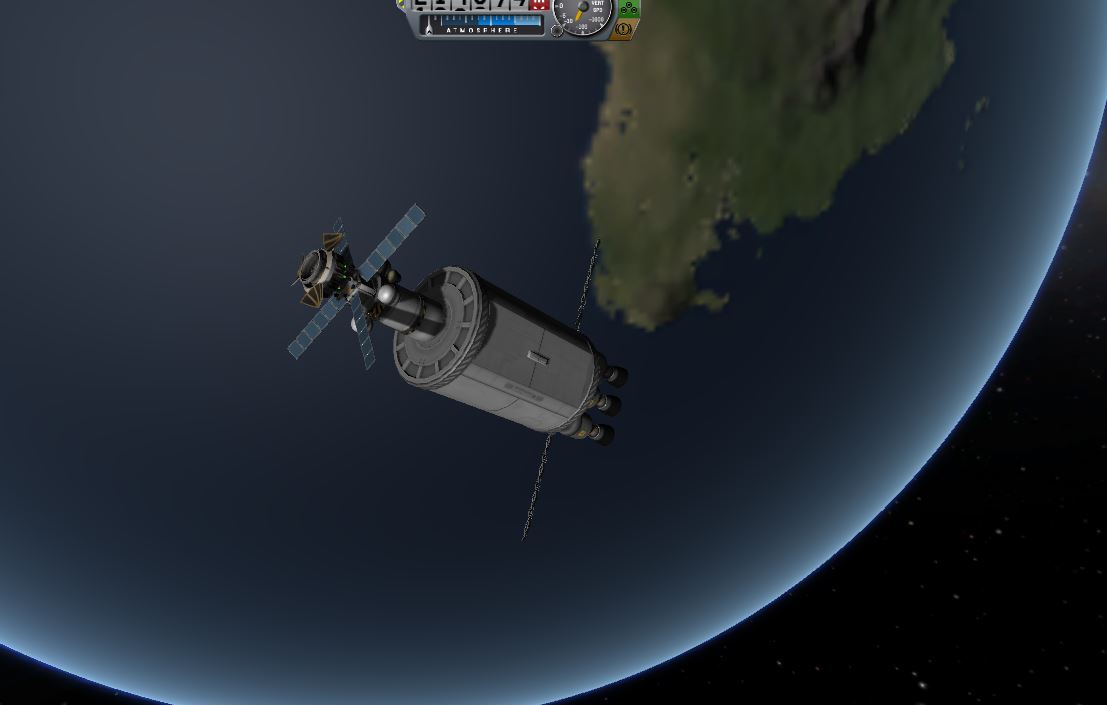This screenshot has height=705, width=1107.
Task: Toggle the green landing gear button
Action: pyautogui.click(x=626, y=9)
